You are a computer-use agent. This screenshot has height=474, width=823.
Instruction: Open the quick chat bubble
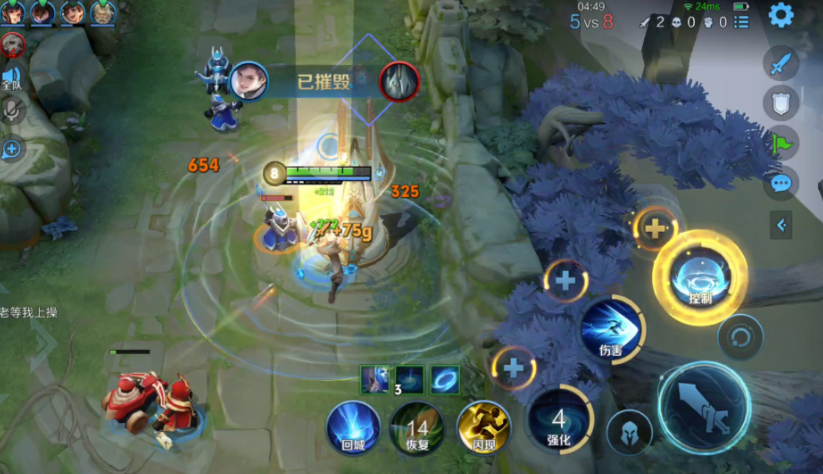(780, 183)
